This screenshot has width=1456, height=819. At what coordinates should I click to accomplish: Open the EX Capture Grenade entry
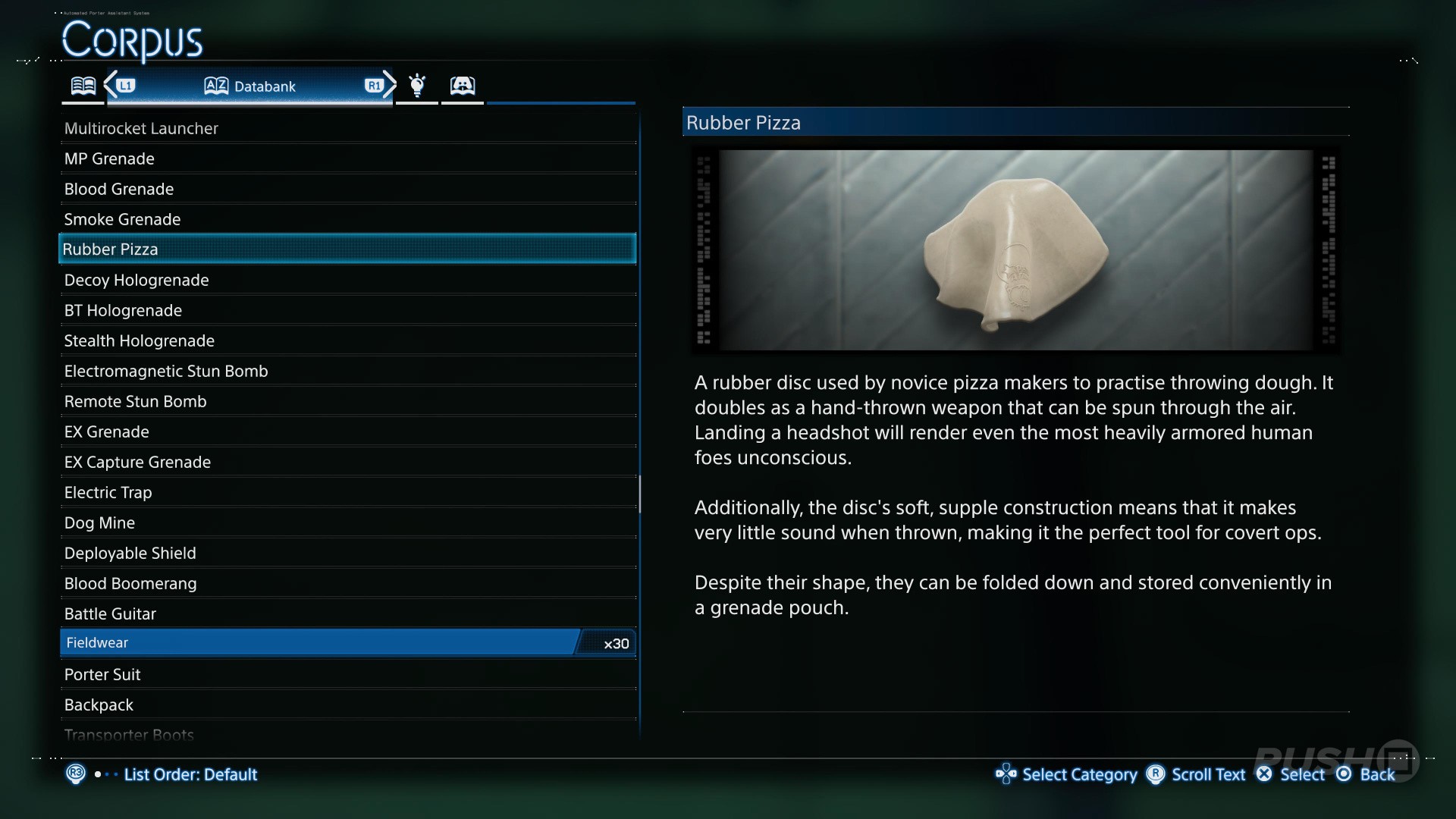tap(137, 462)
